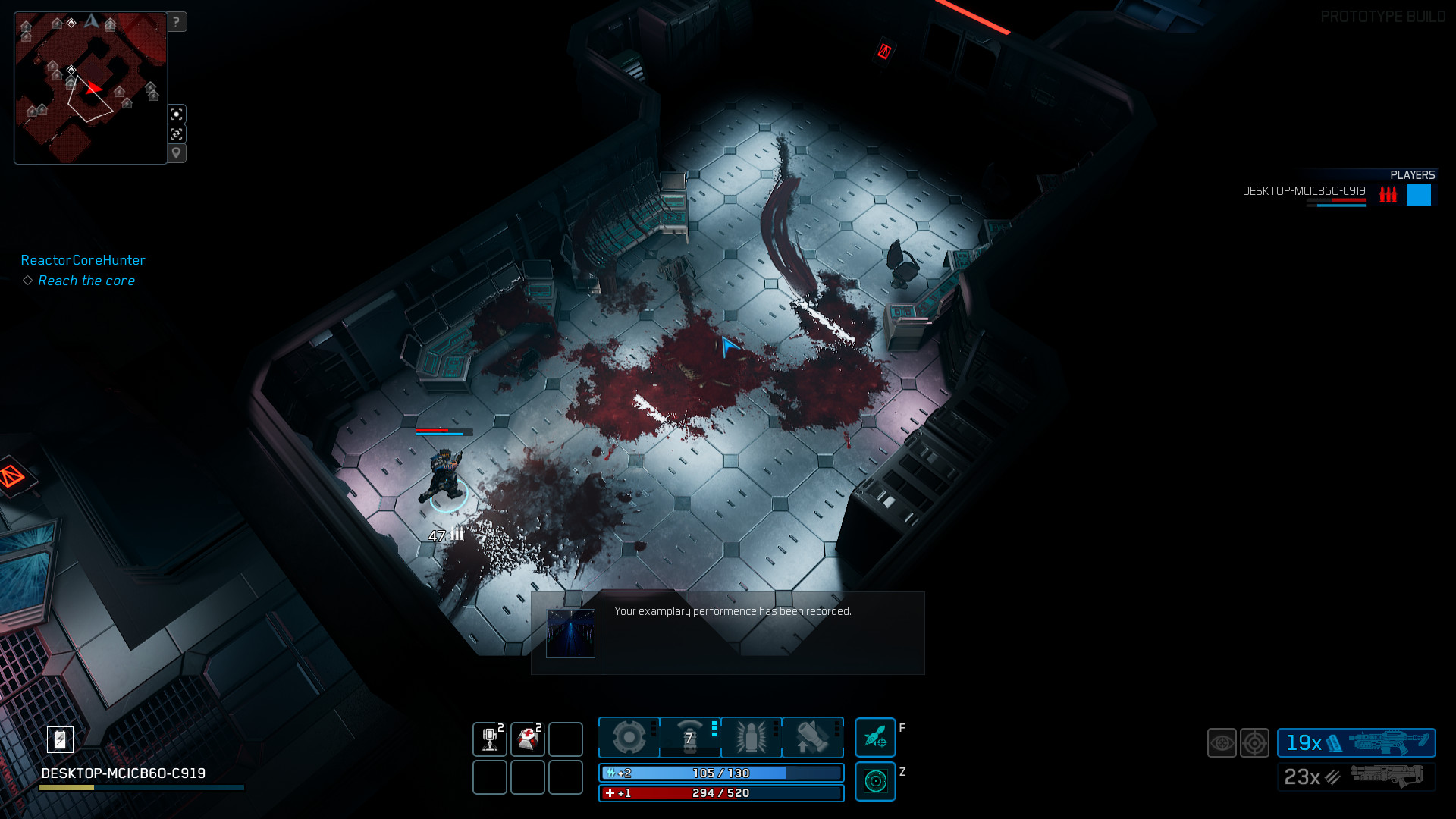Image resolution: width=1456 pixels, height=819 pixels.
Task: Click the blue energy bar showing 105/130
Action: 720,773
